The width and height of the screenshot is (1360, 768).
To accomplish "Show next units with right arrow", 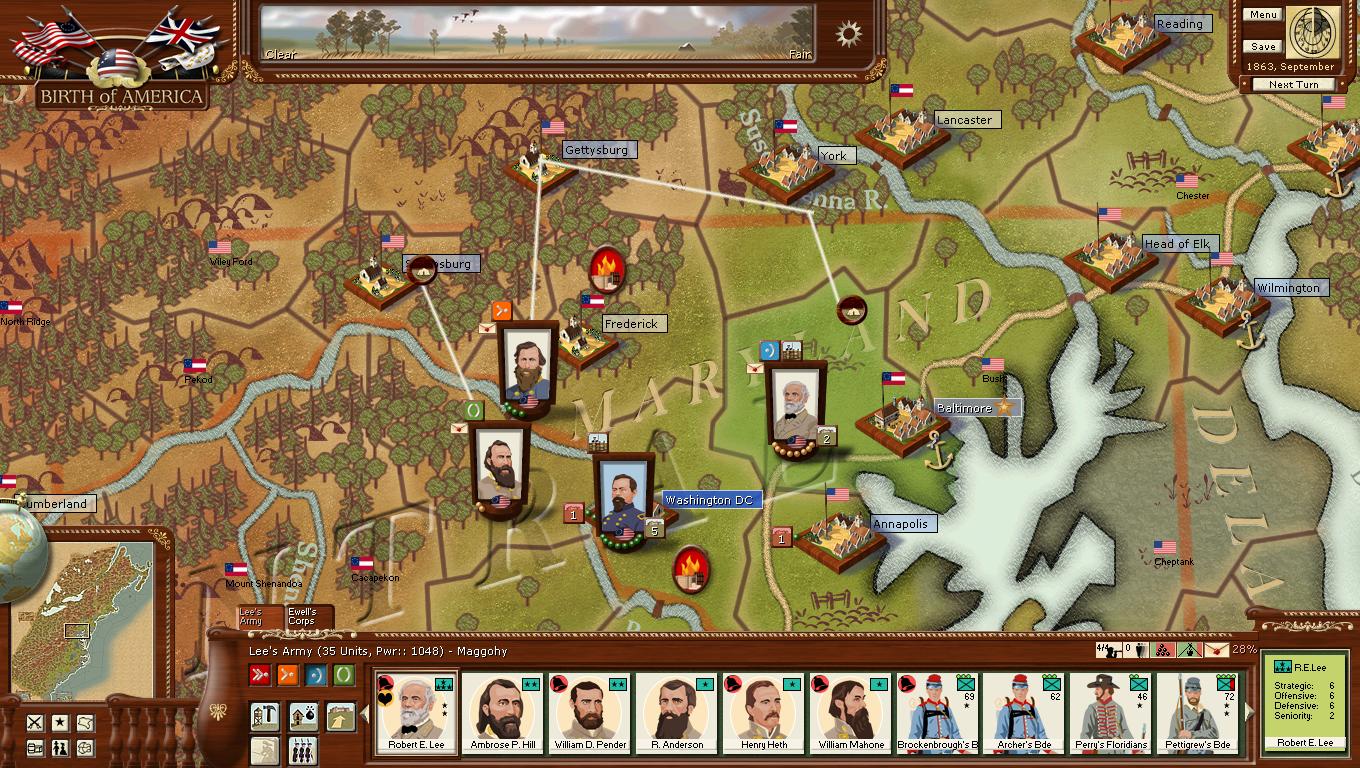I will click(1249, 712).
